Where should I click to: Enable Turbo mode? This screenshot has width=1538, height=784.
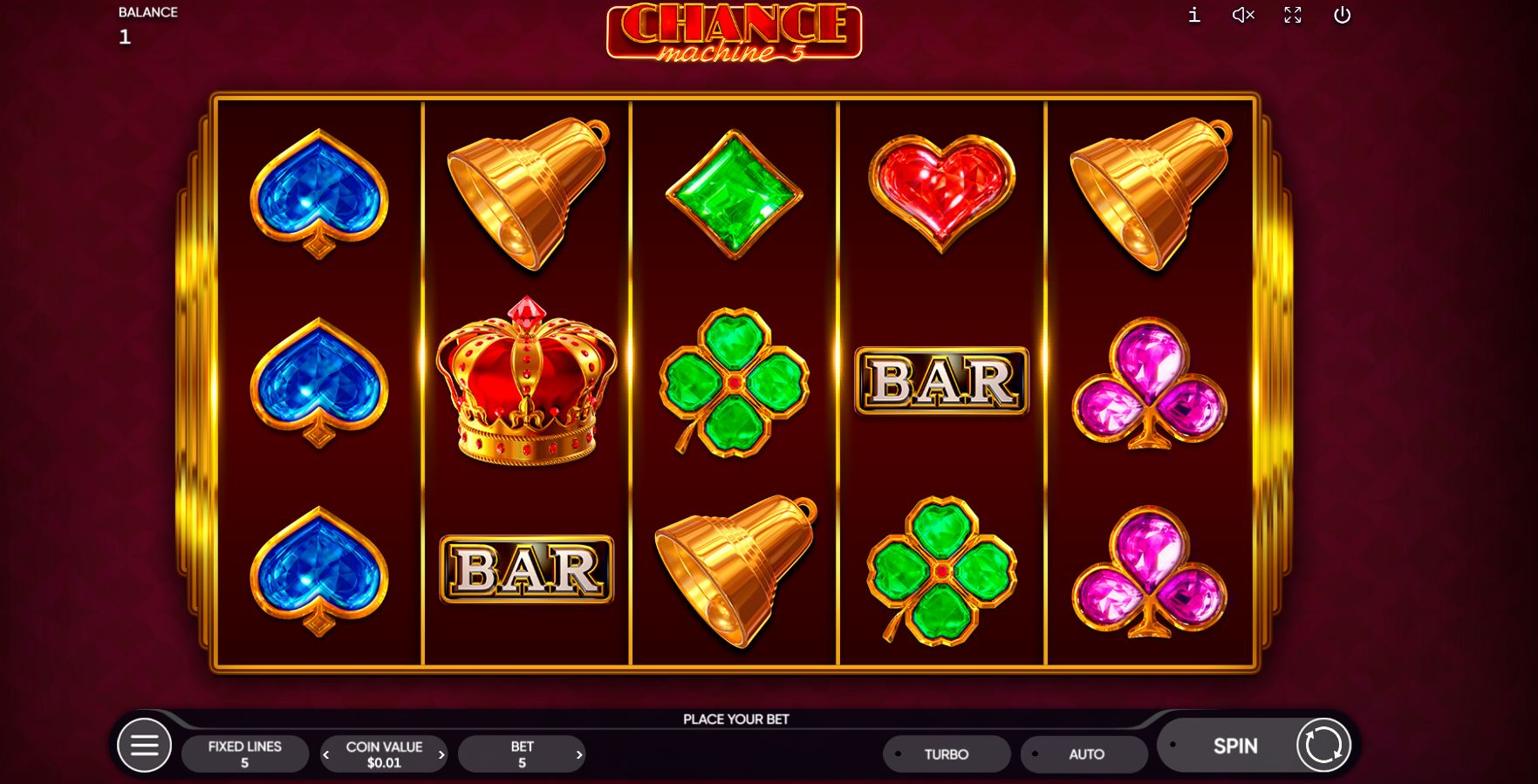coord(947,753)
